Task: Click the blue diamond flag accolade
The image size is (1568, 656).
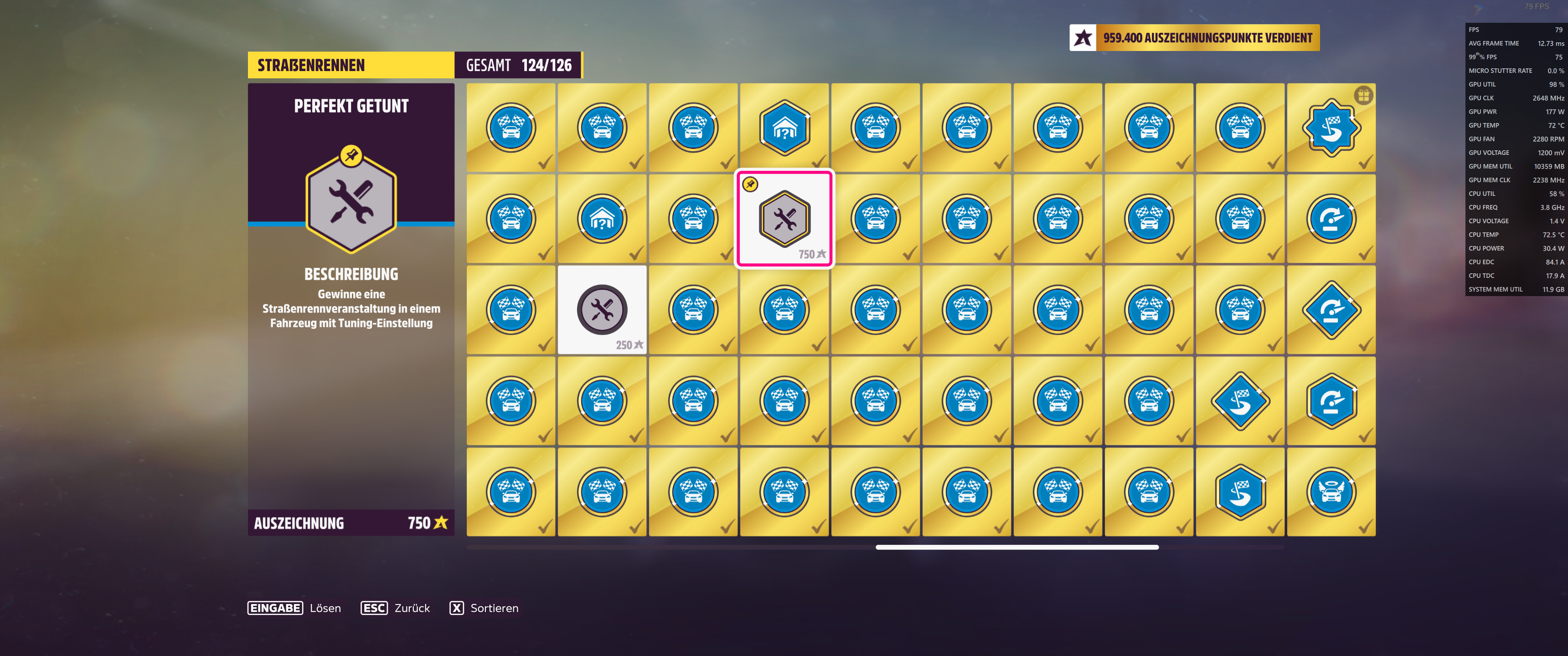Action: [1240, 400]
